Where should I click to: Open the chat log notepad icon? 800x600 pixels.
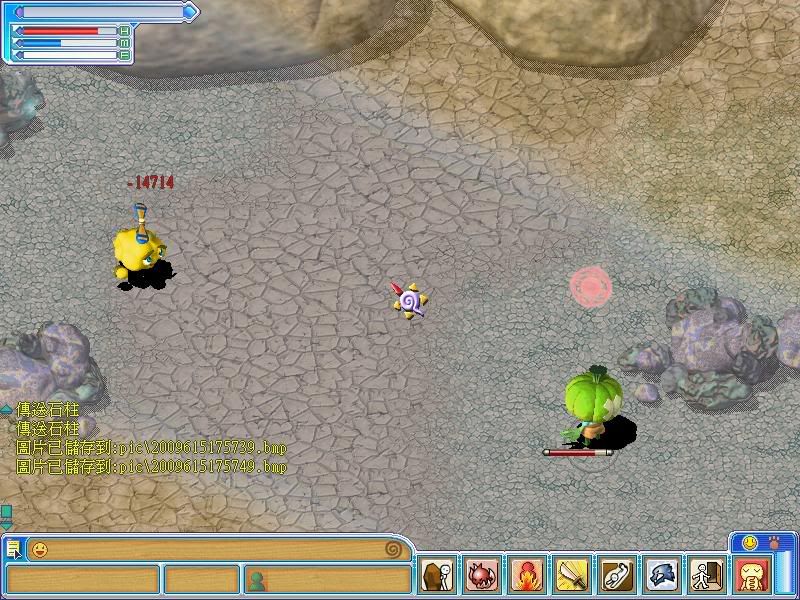(14, 549)
